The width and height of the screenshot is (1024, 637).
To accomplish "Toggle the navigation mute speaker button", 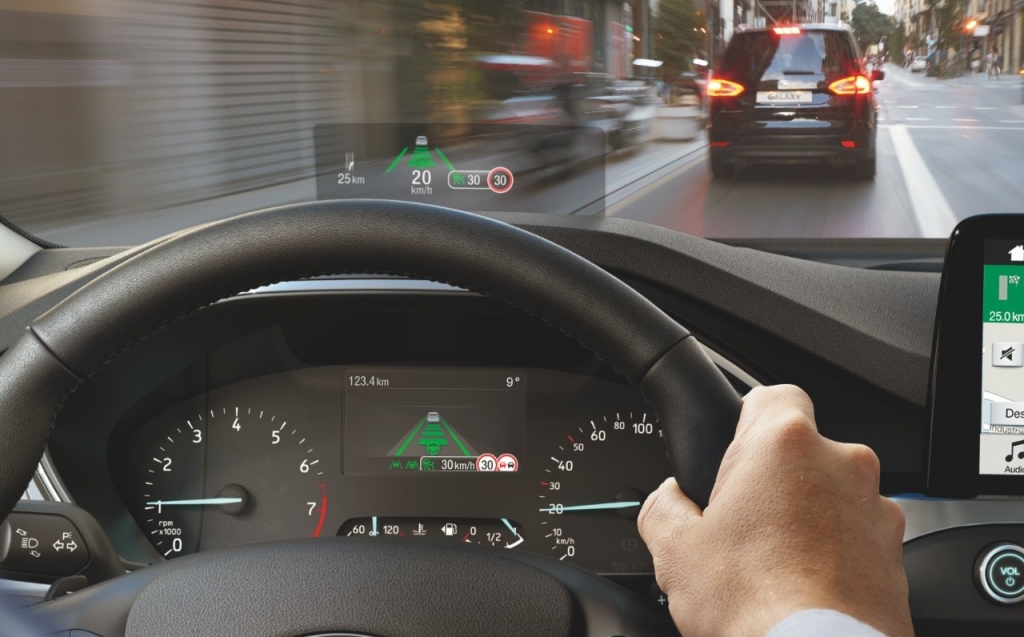I will [x=1006, y=354].
